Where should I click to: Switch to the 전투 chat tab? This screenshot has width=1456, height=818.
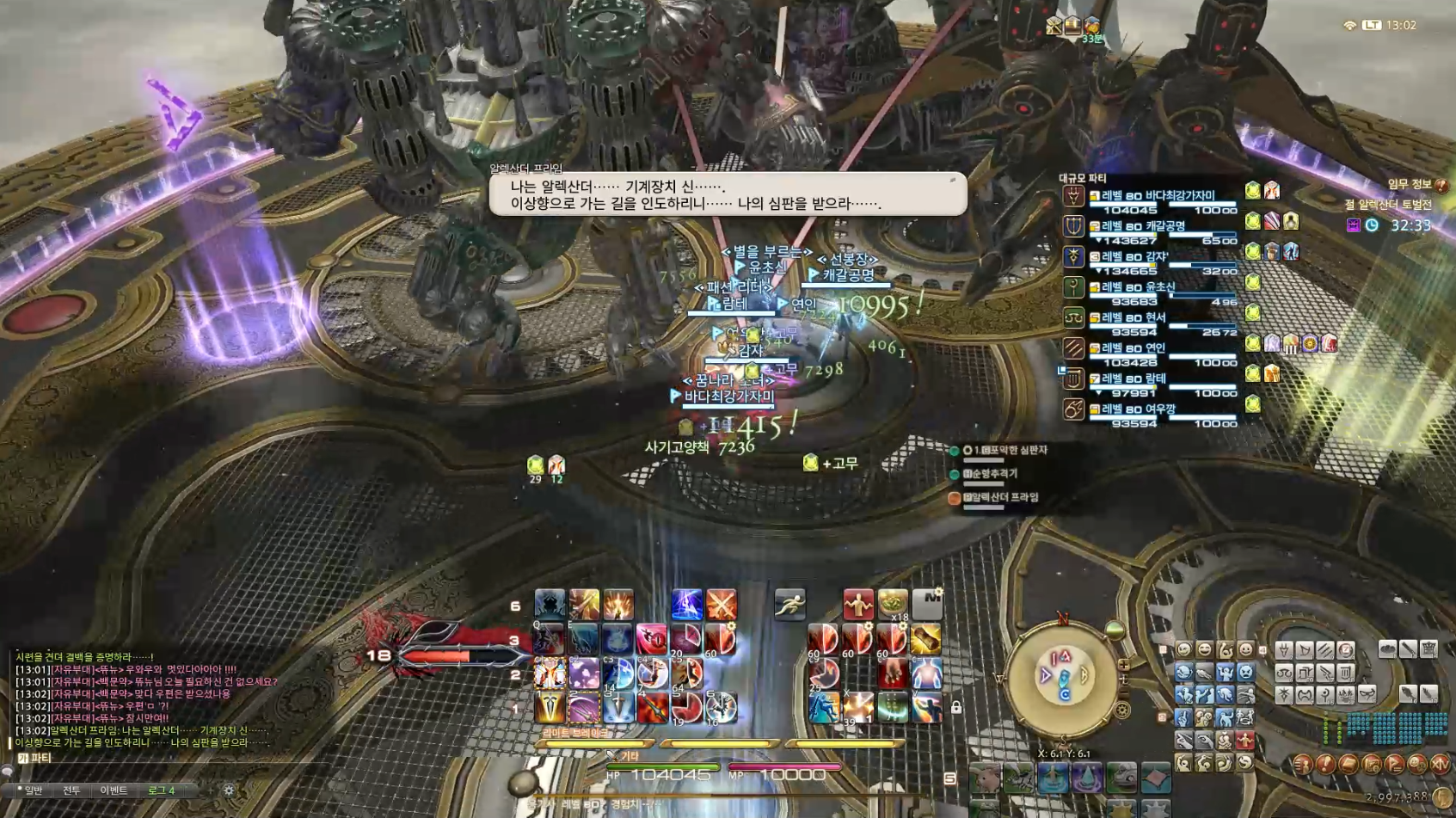71,790
